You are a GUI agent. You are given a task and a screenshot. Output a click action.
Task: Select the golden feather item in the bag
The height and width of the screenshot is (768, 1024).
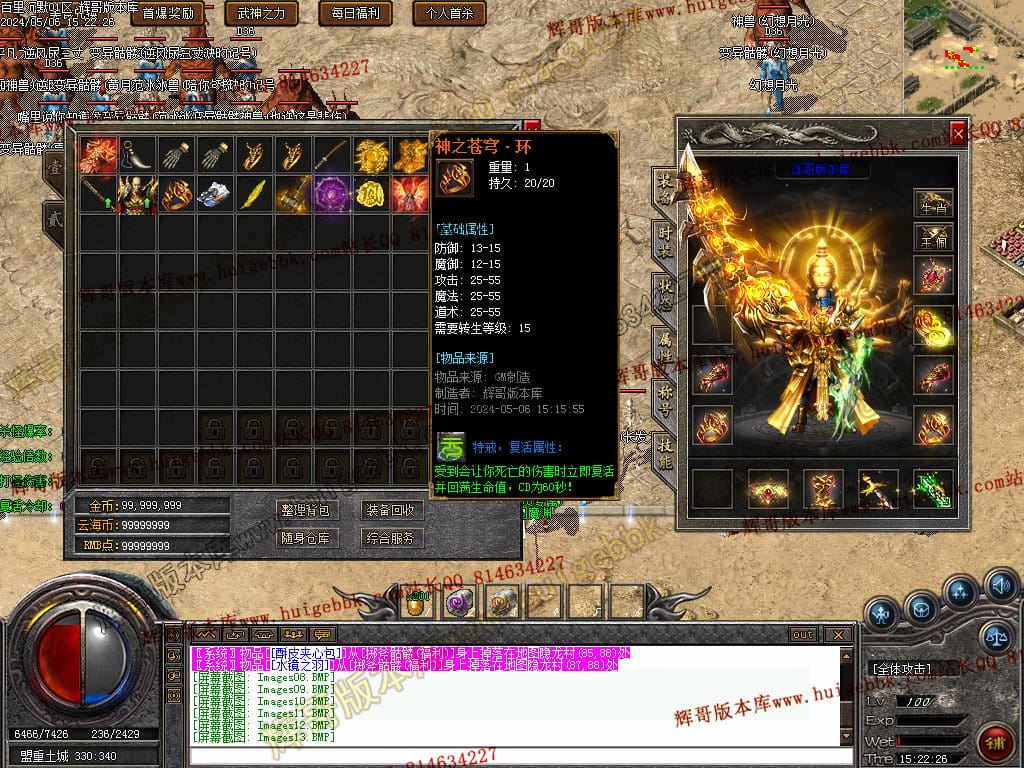point(253,193)
